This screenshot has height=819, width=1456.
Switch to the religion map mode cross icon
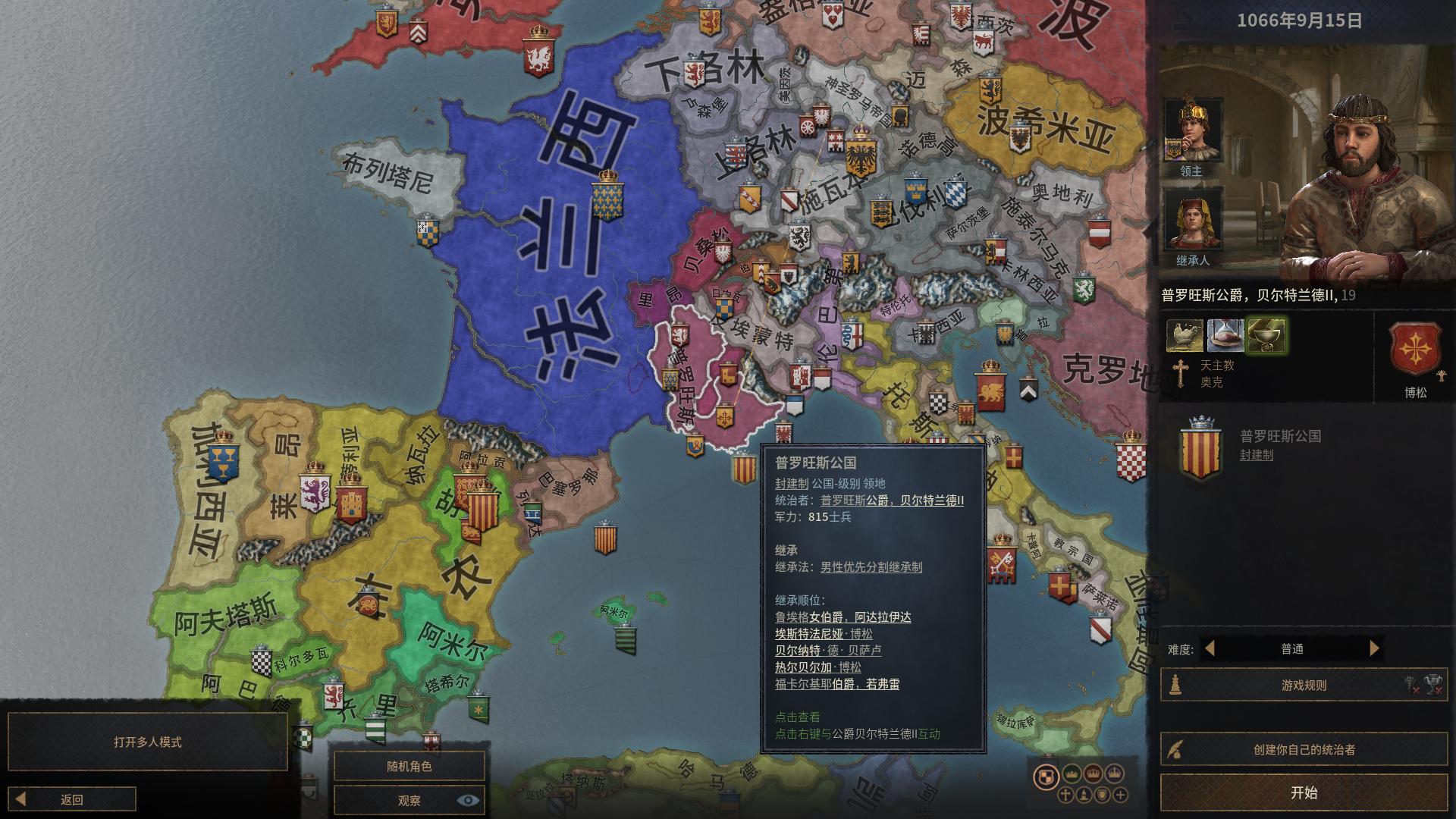pyautogui.click(x=1065, y=795)
